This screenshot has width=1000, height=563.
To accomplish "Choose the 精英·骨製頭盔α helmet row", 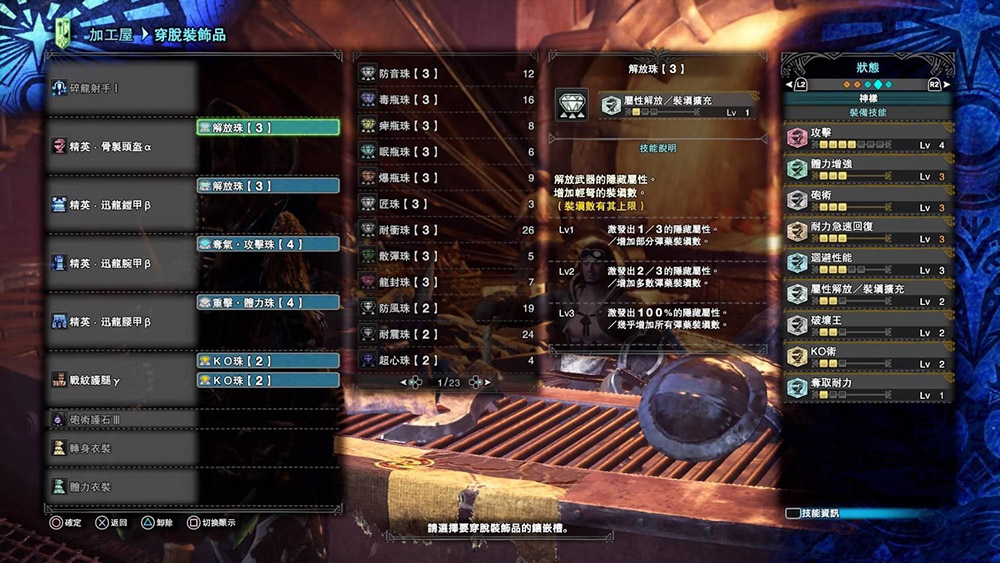I will coord(120,146).
